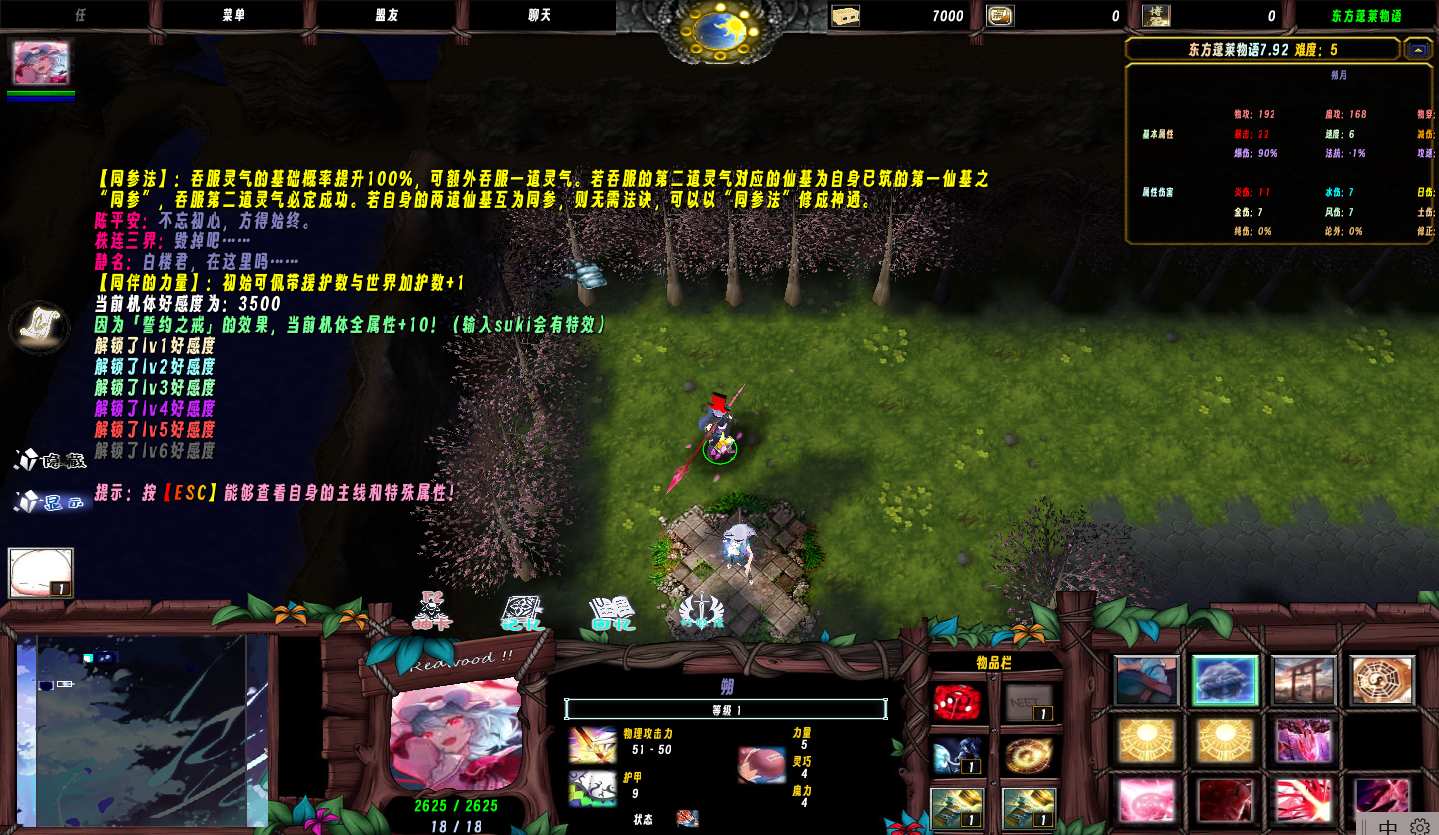Activate the purple crystal ability
This screenshot has height=835, width=1439.
pos(1304,741)
